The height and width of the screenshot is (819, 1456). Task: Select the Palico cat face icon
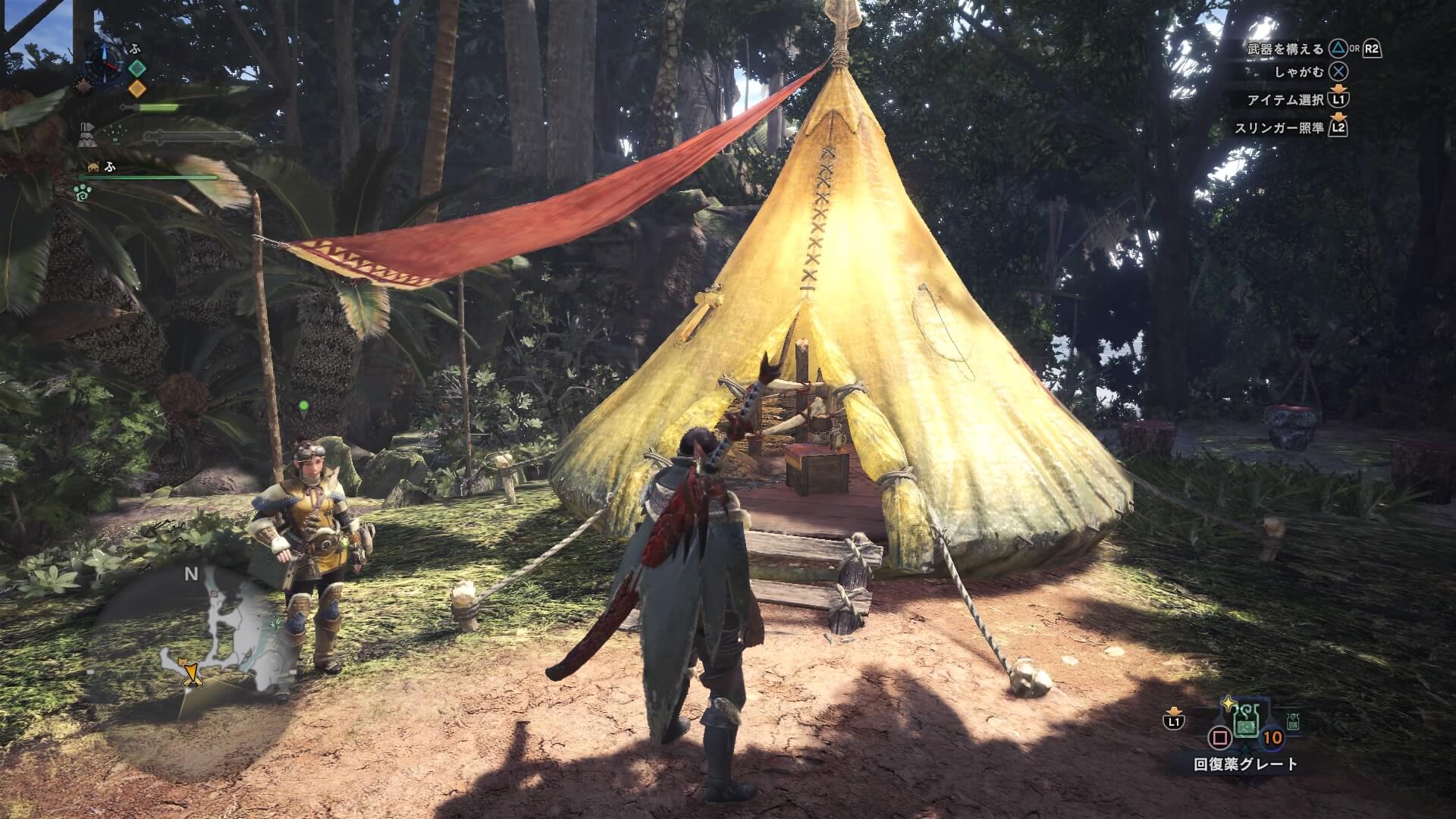point(94,167)
